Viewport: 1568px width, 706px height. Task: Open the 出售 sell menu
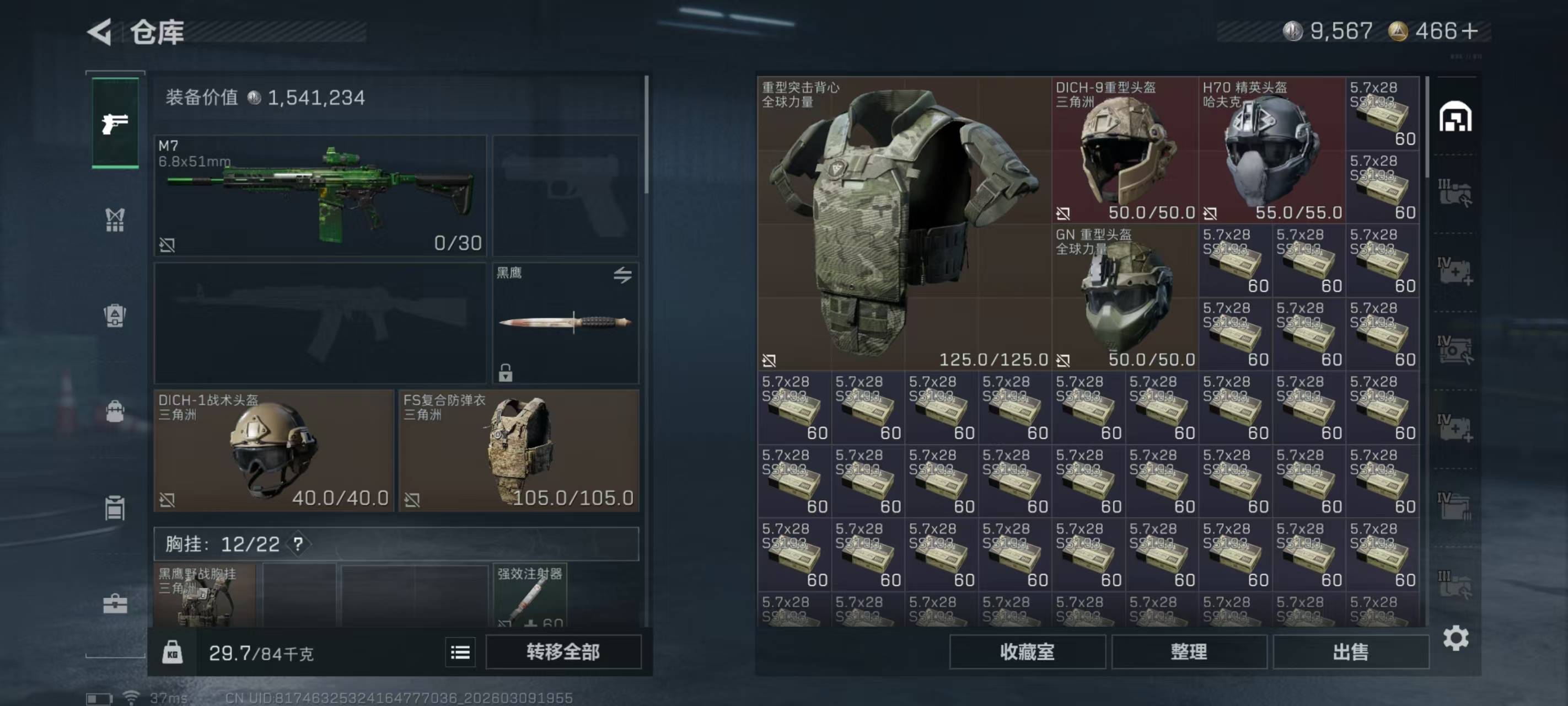coord(1350,652)
